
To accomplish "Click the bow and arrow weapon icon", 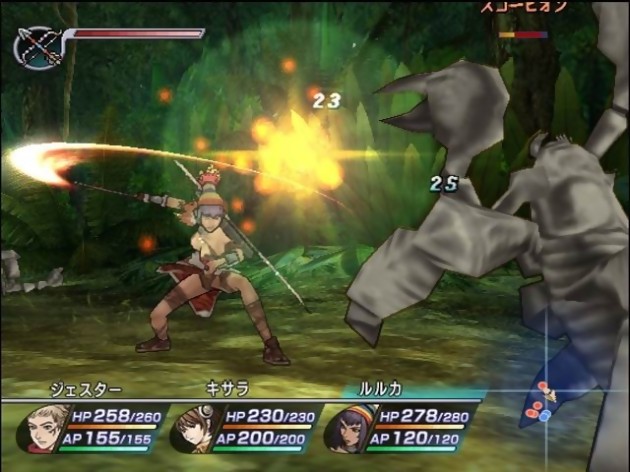I will (38, 46).
